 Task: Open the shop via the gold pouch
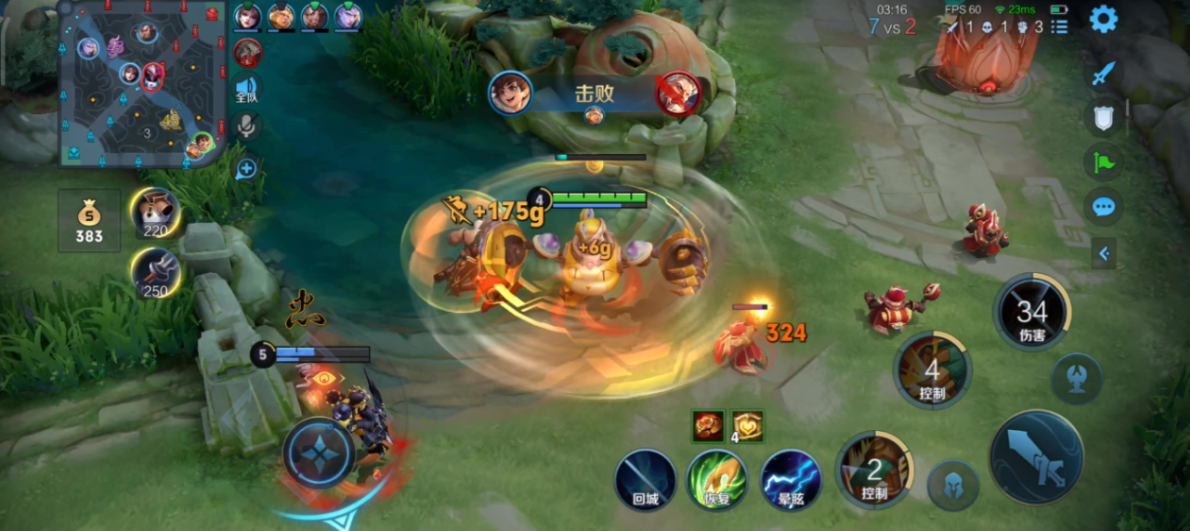tap(89, 221)
